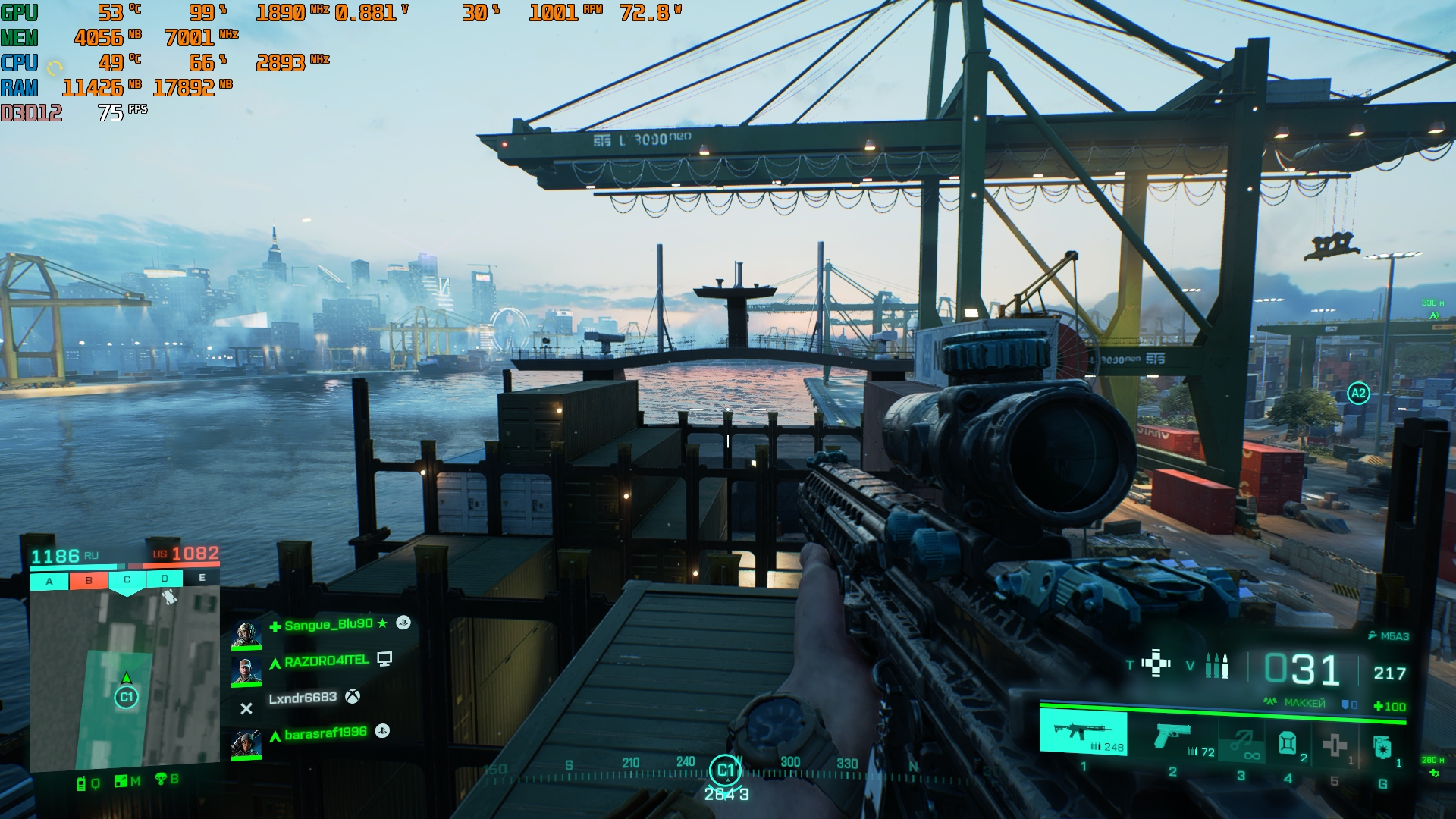Image resolution: width=1456 pixels, height=819 pixels.
Task: Pick the medical cross gadget slot
Action: 1335,745
